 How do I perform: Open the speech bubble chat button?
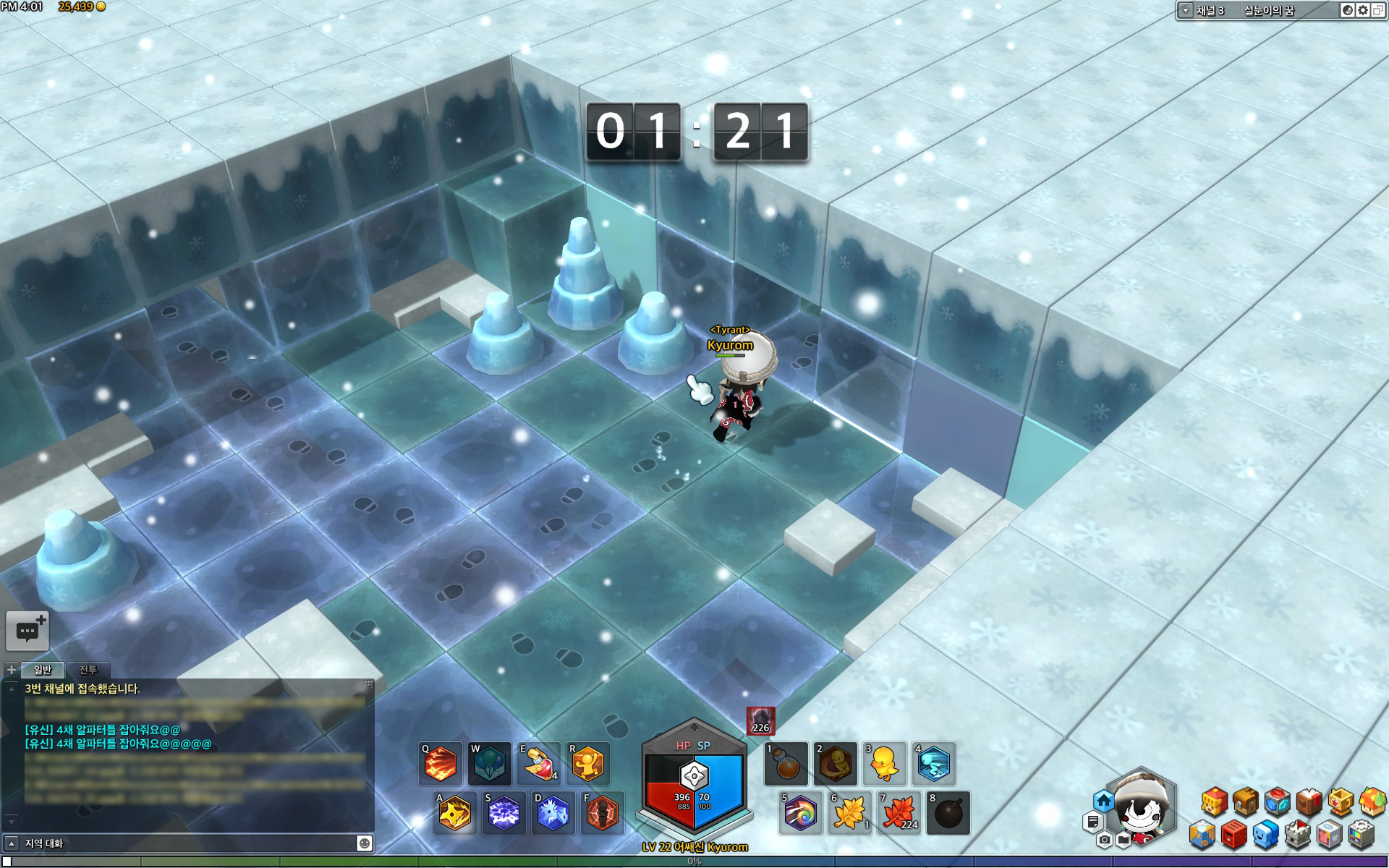27,631
